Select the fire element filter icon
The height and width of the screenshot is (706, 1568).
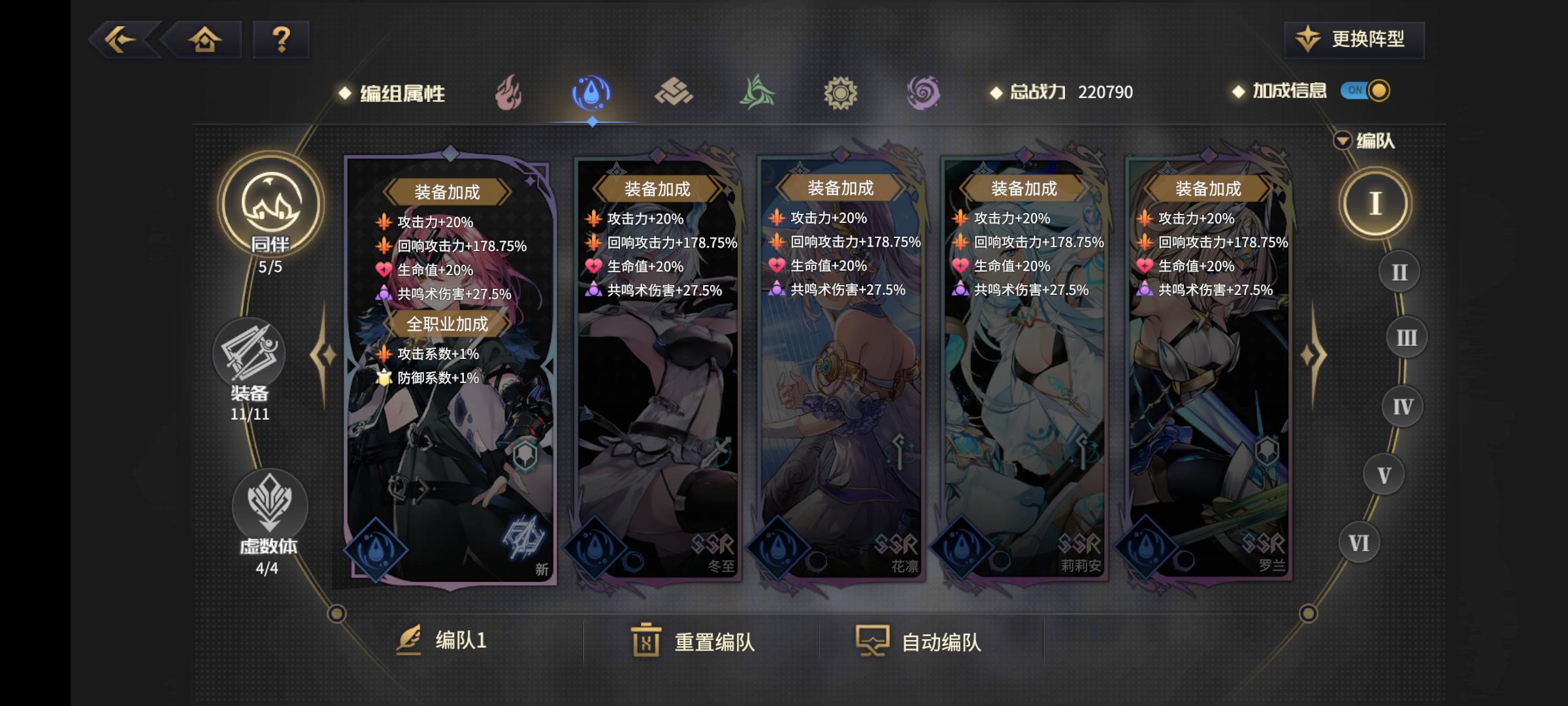pyautogui.click(x=508, y=92)
